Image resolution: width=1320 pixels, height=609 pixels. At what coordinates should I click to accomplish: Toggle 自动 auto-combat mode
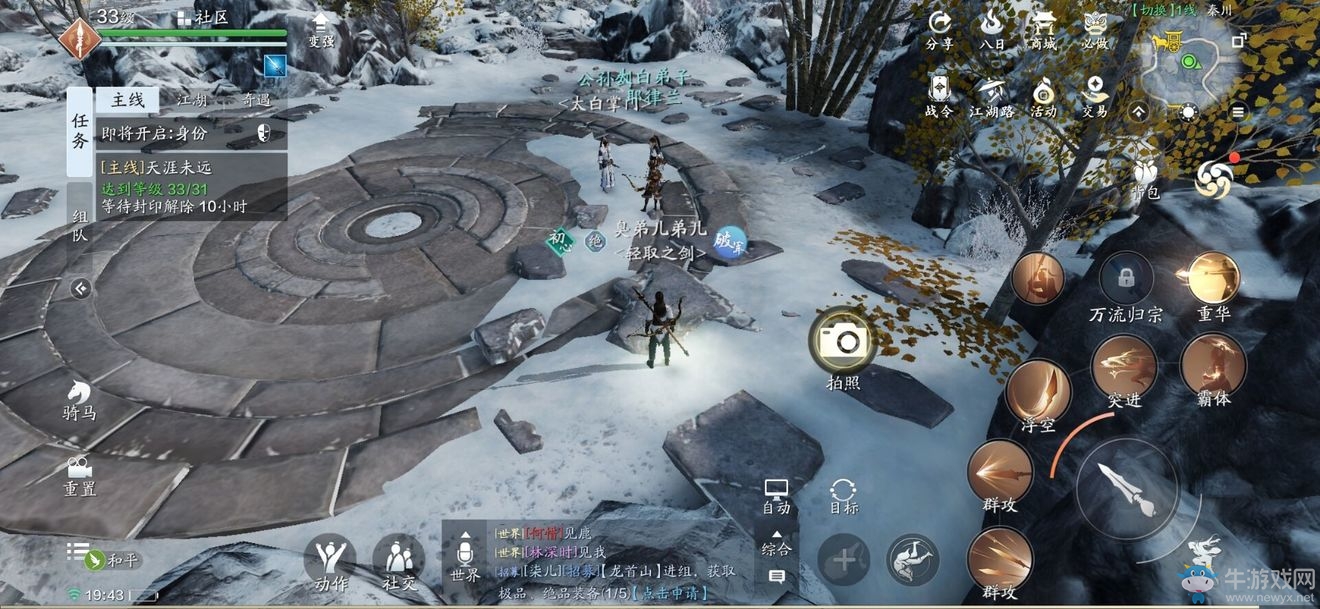(776, 495)
